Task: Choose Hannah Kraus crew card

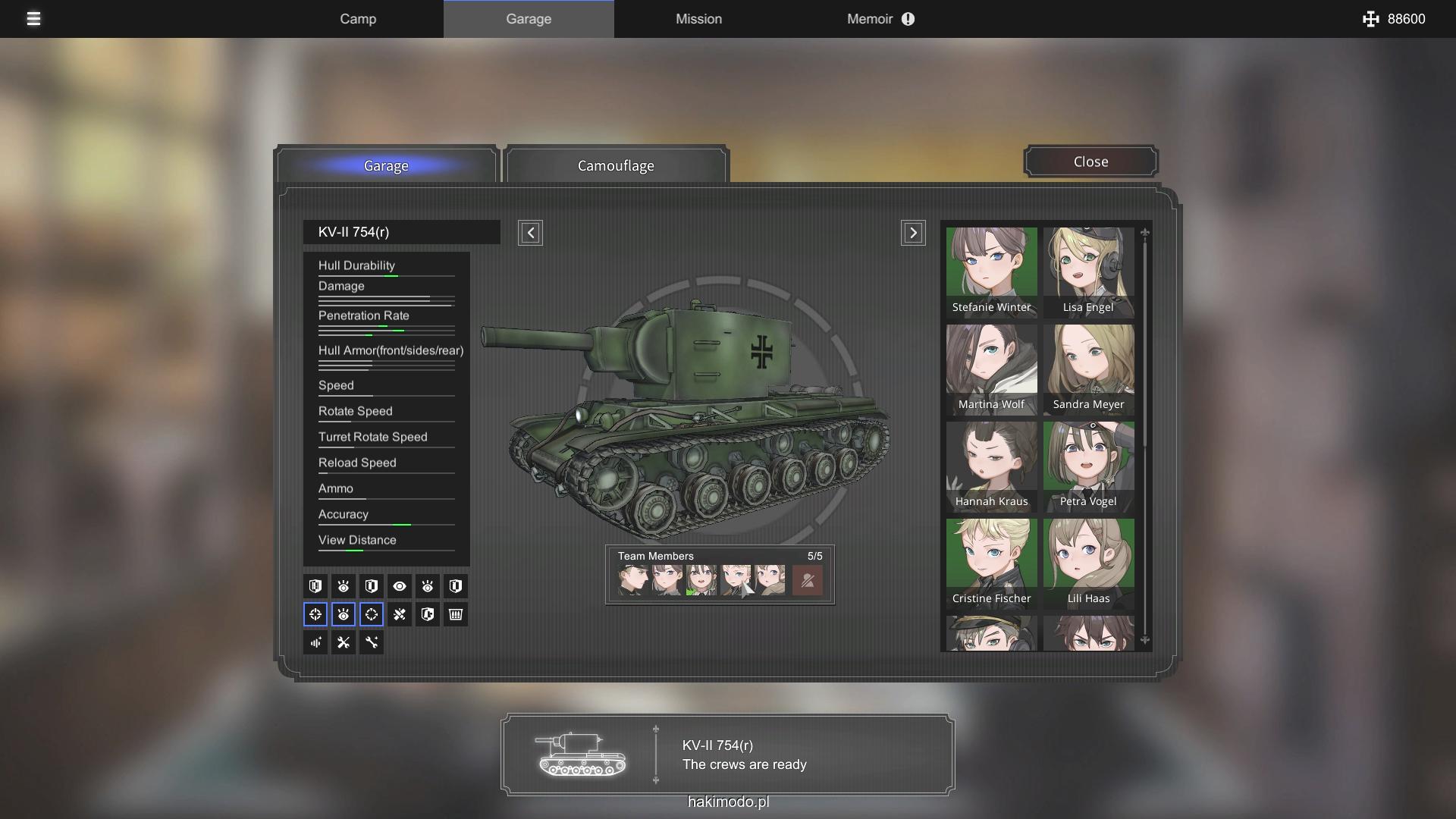Action: 991,466
